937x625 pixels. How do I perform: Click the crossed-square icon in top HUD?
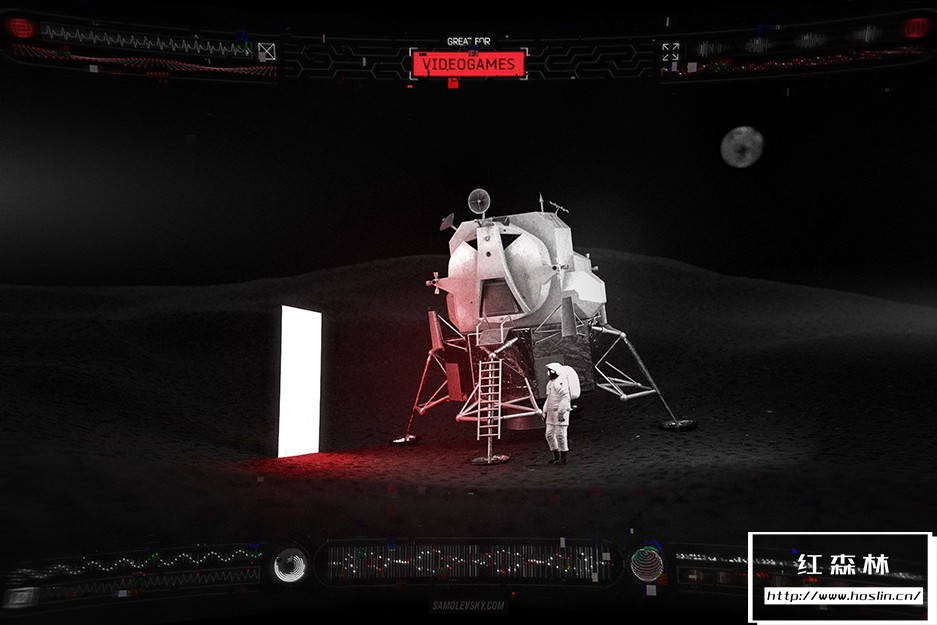tap(266, 51)
